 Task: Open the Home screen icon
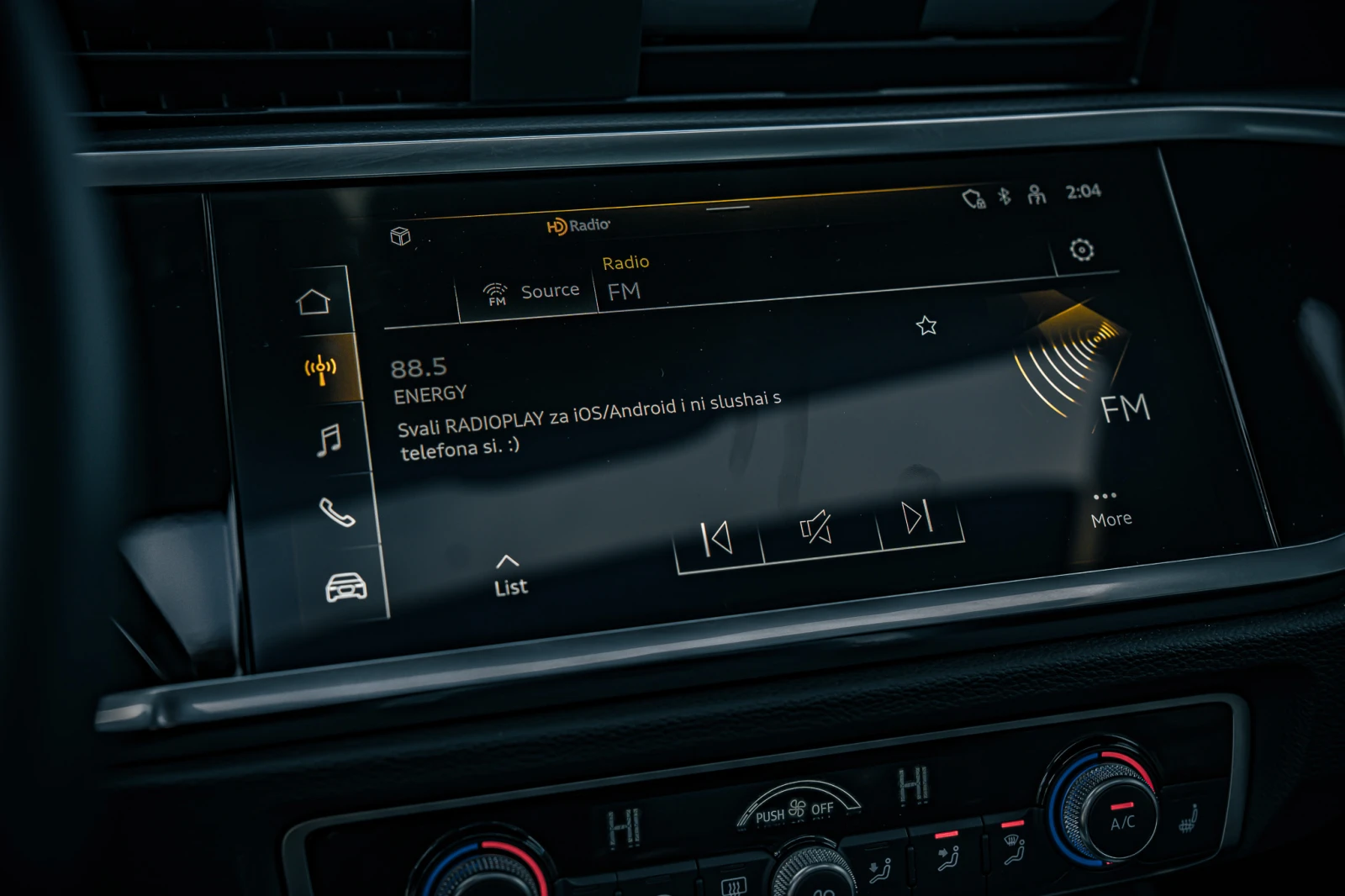[314, 301]
